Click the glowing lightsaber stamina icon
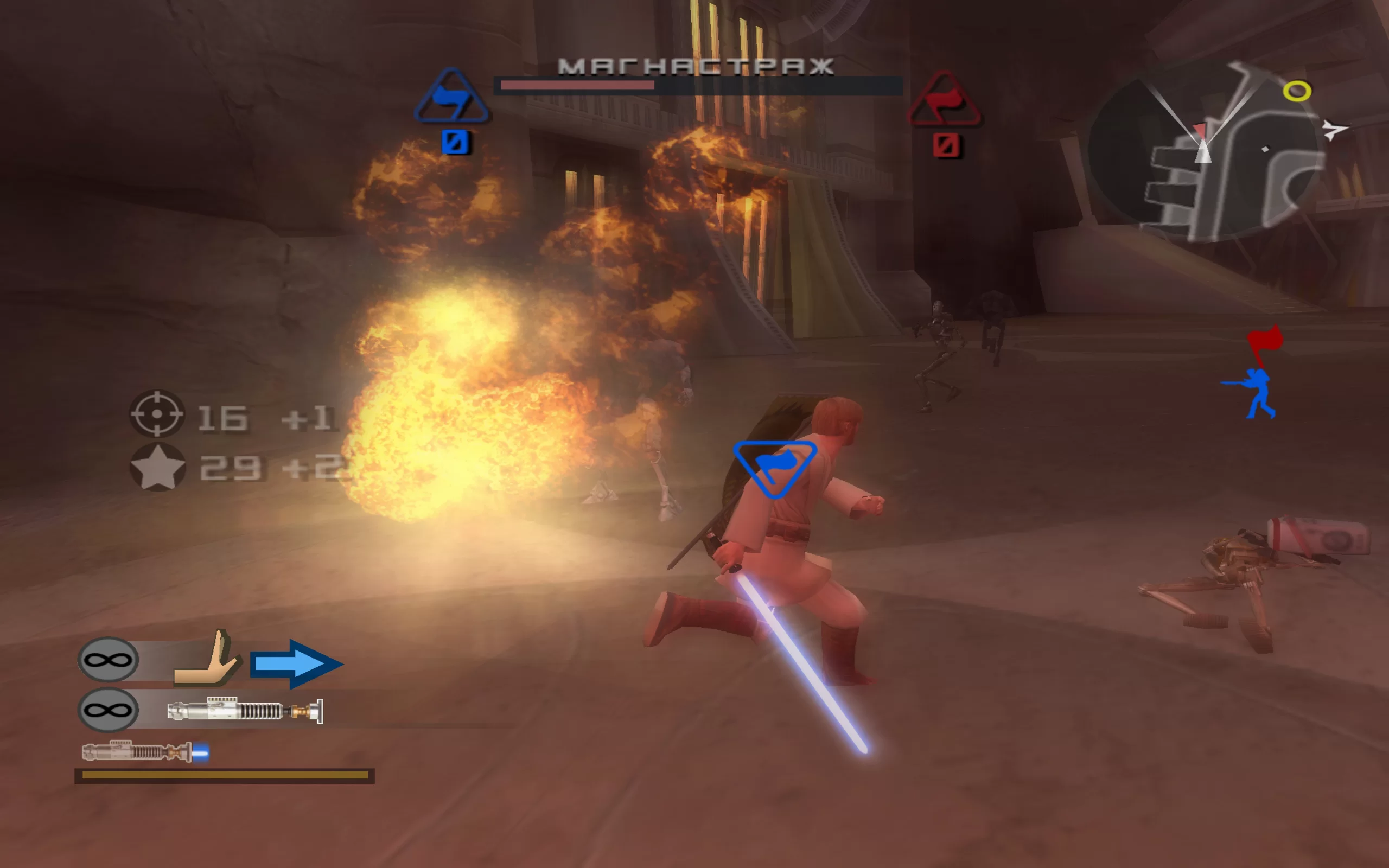 click(x=145, y=751)
